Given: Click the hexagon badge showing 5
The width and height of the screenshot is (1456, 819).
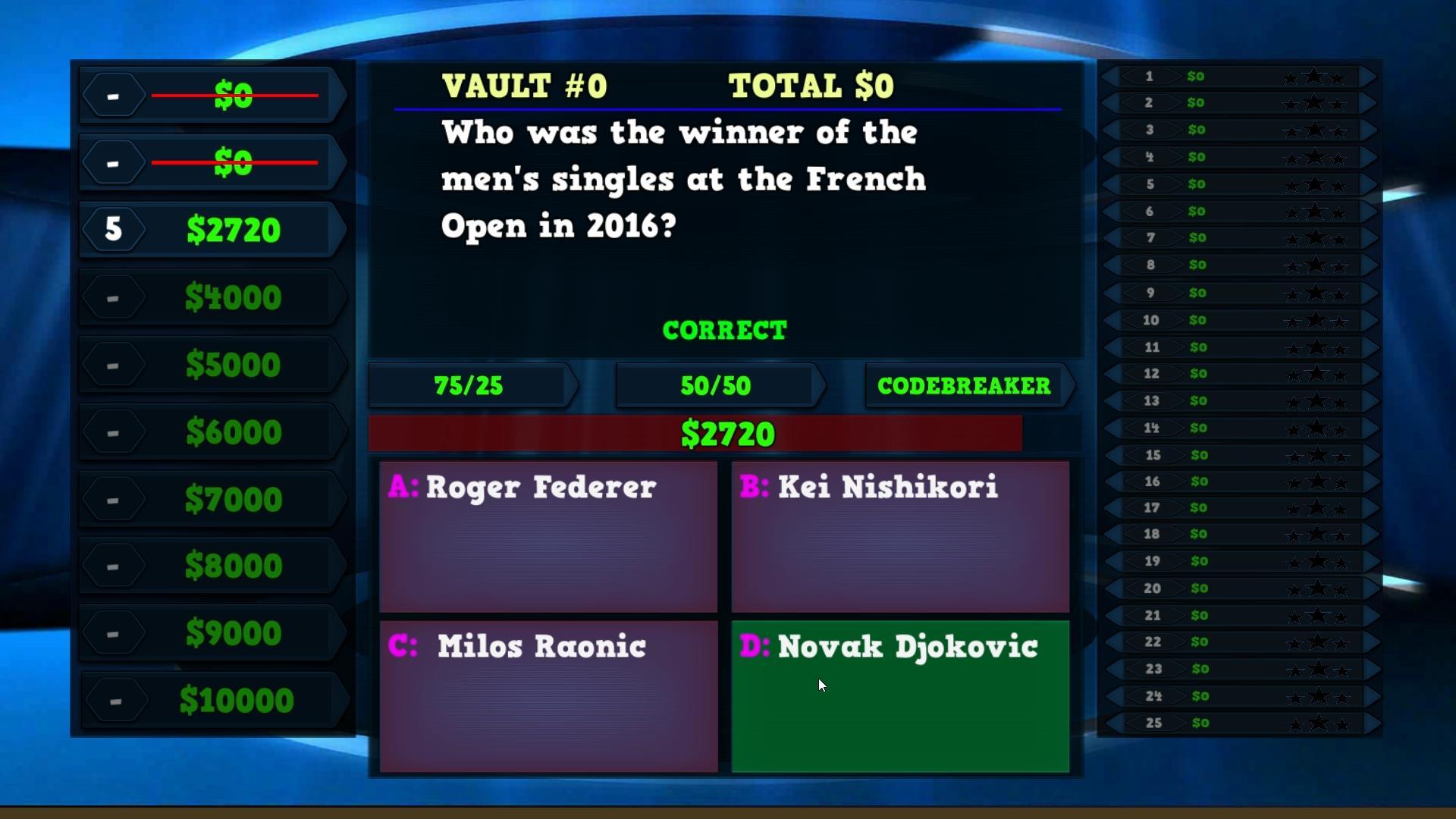Looking at the screenshot, I should tap(115, 228).
